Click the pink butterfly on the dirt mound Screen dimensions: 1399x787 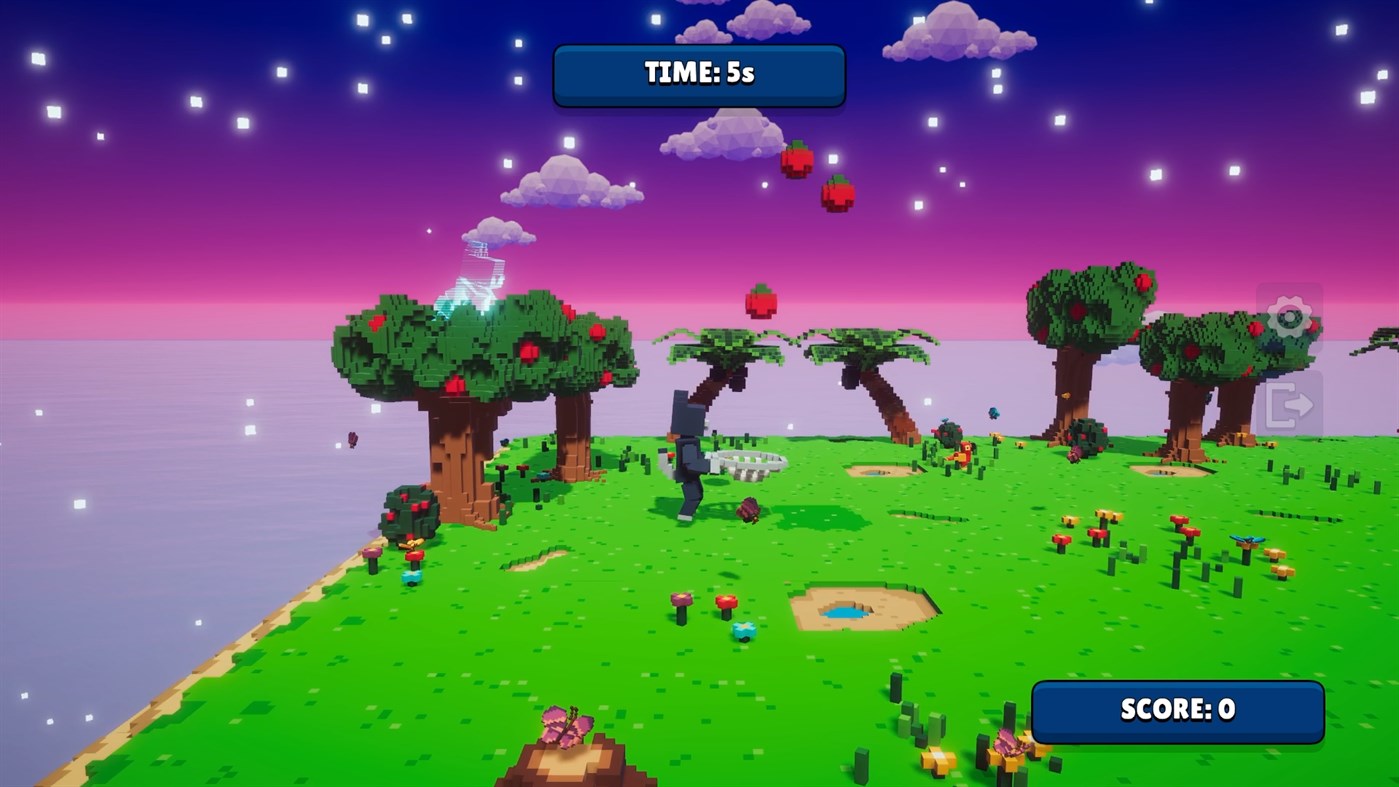click(x=565, y=726)
